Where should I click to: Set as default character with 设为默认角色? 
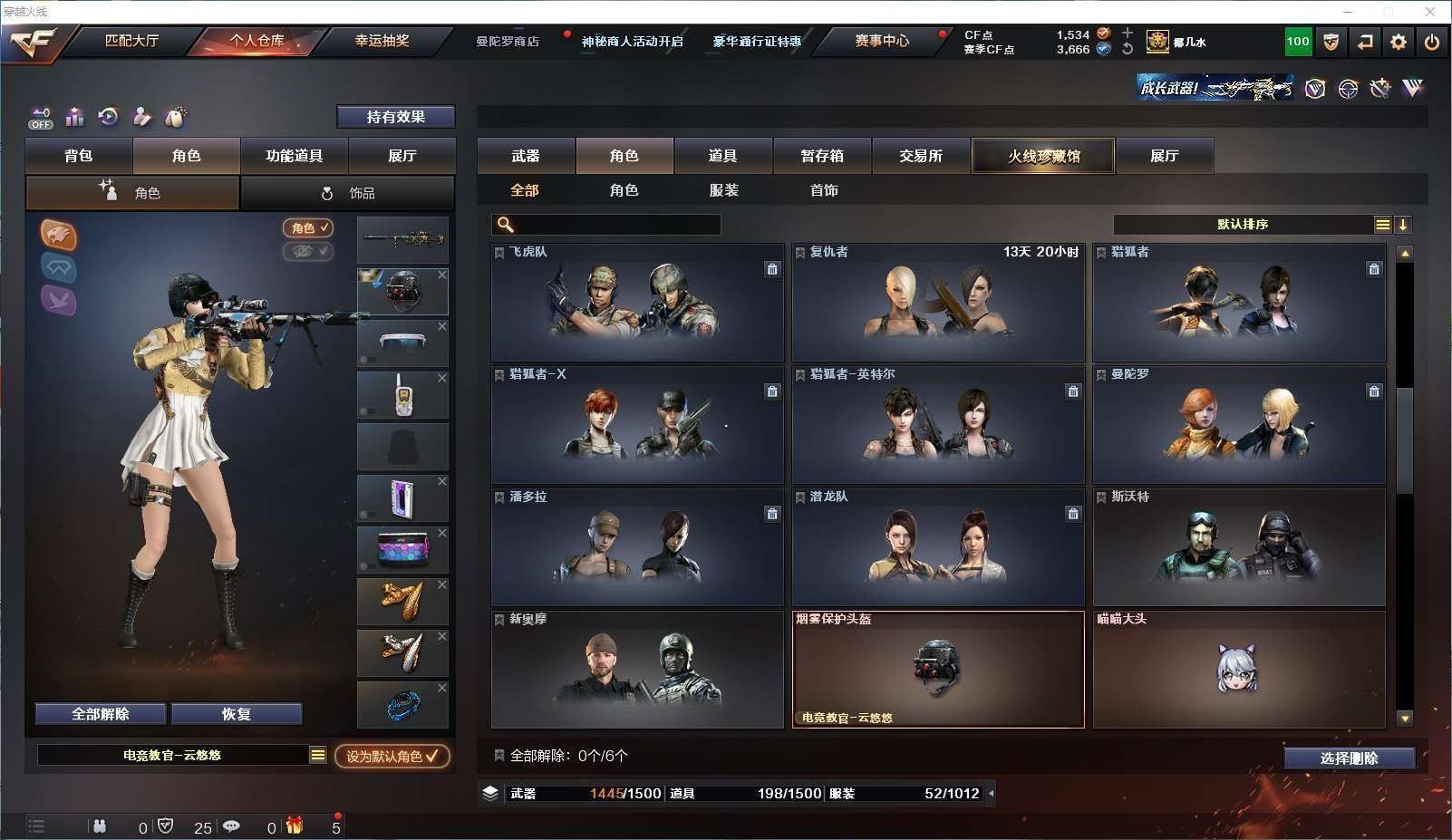[x=392, y=756]
